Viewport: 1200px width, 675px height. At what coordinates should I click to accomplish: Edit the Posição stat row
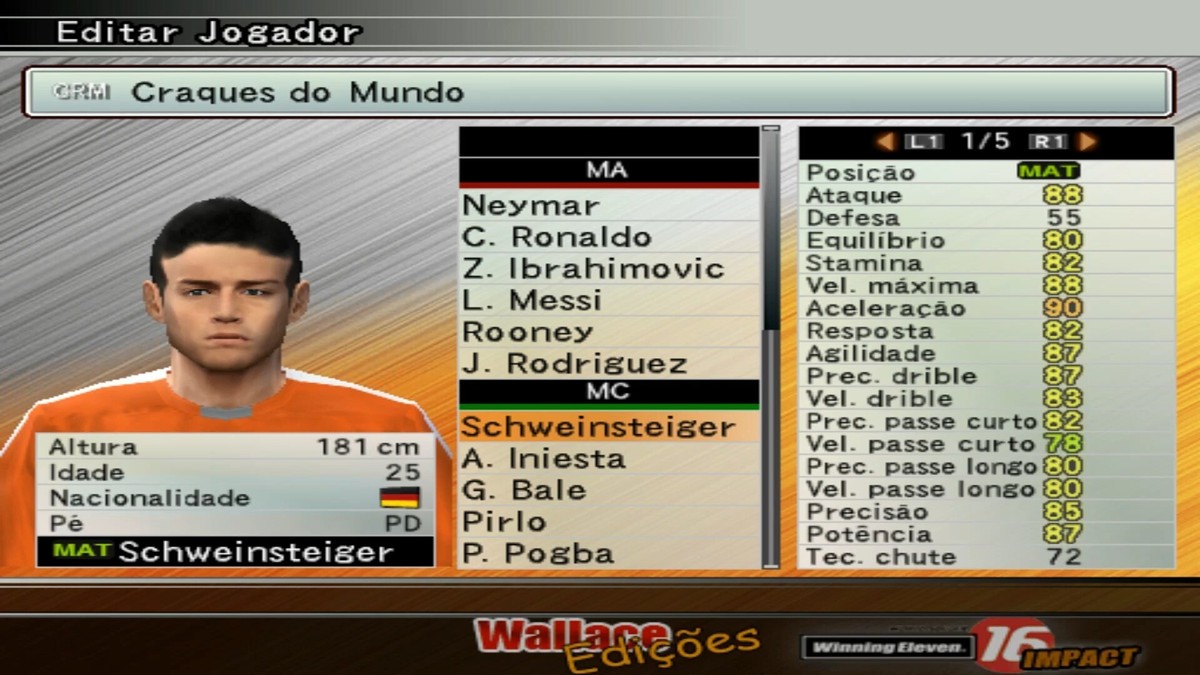[x=986, y=172]
